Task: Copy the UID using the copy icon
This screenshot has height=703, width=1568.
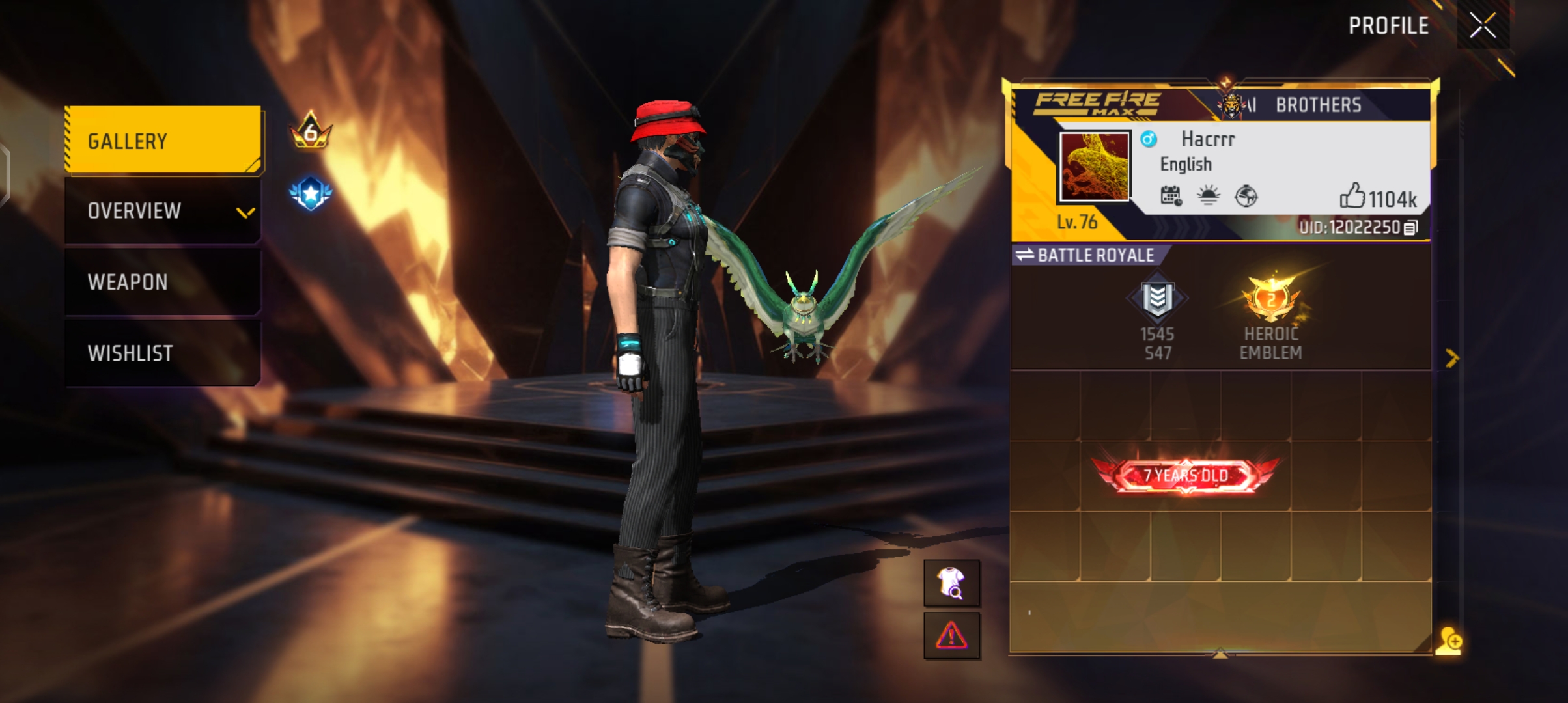Action: (x=1410, y=228)
